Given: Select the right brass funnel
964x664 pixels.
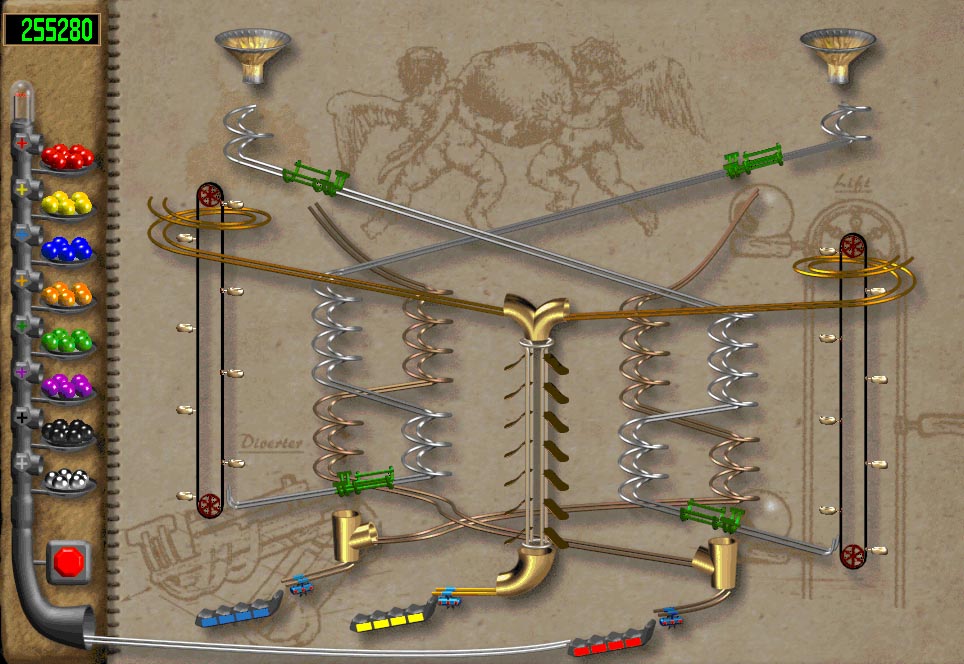Looking at the screenshot, I should coord(837,54).
